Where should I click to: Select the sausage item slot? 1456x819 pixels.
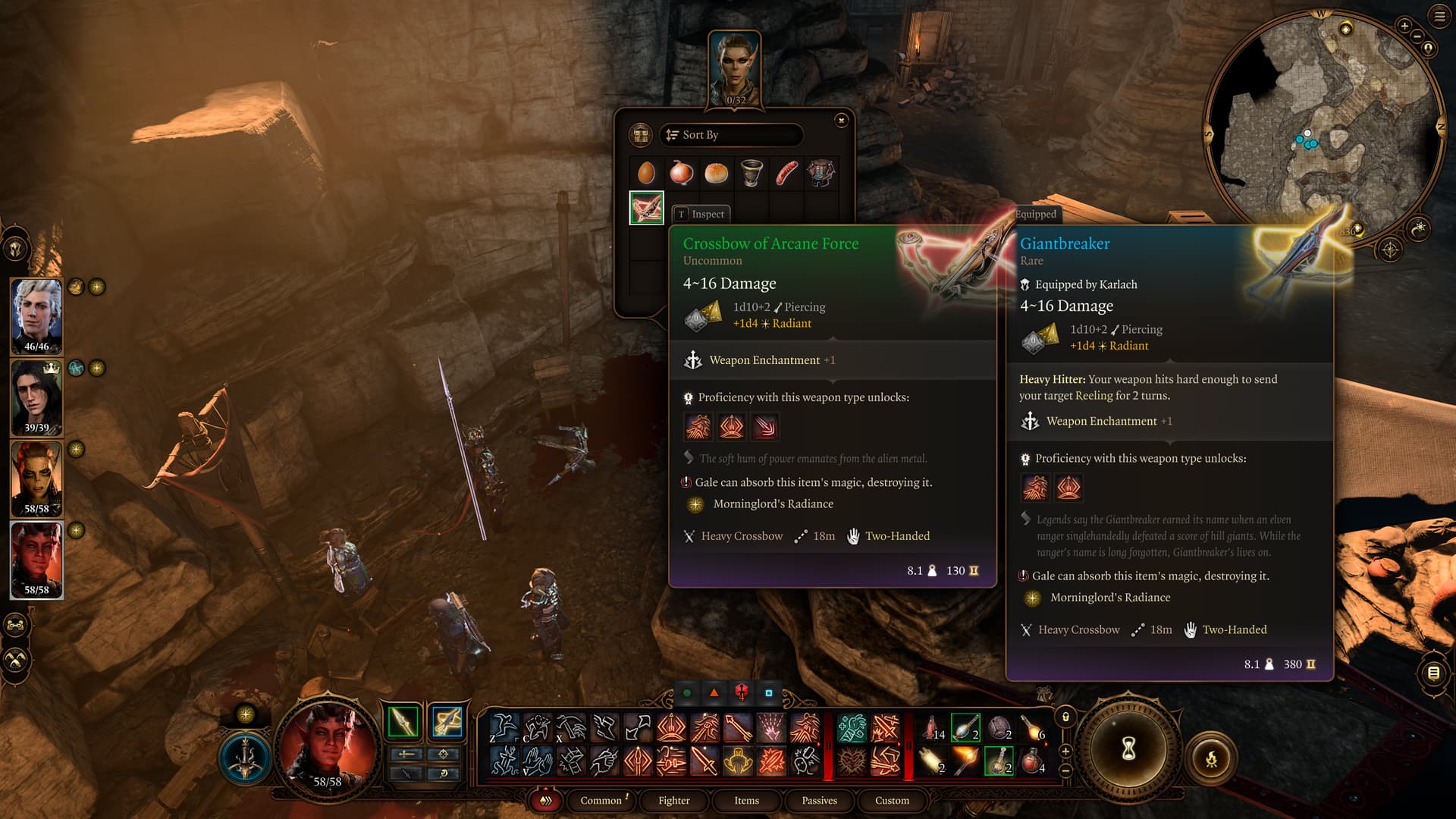786,173
